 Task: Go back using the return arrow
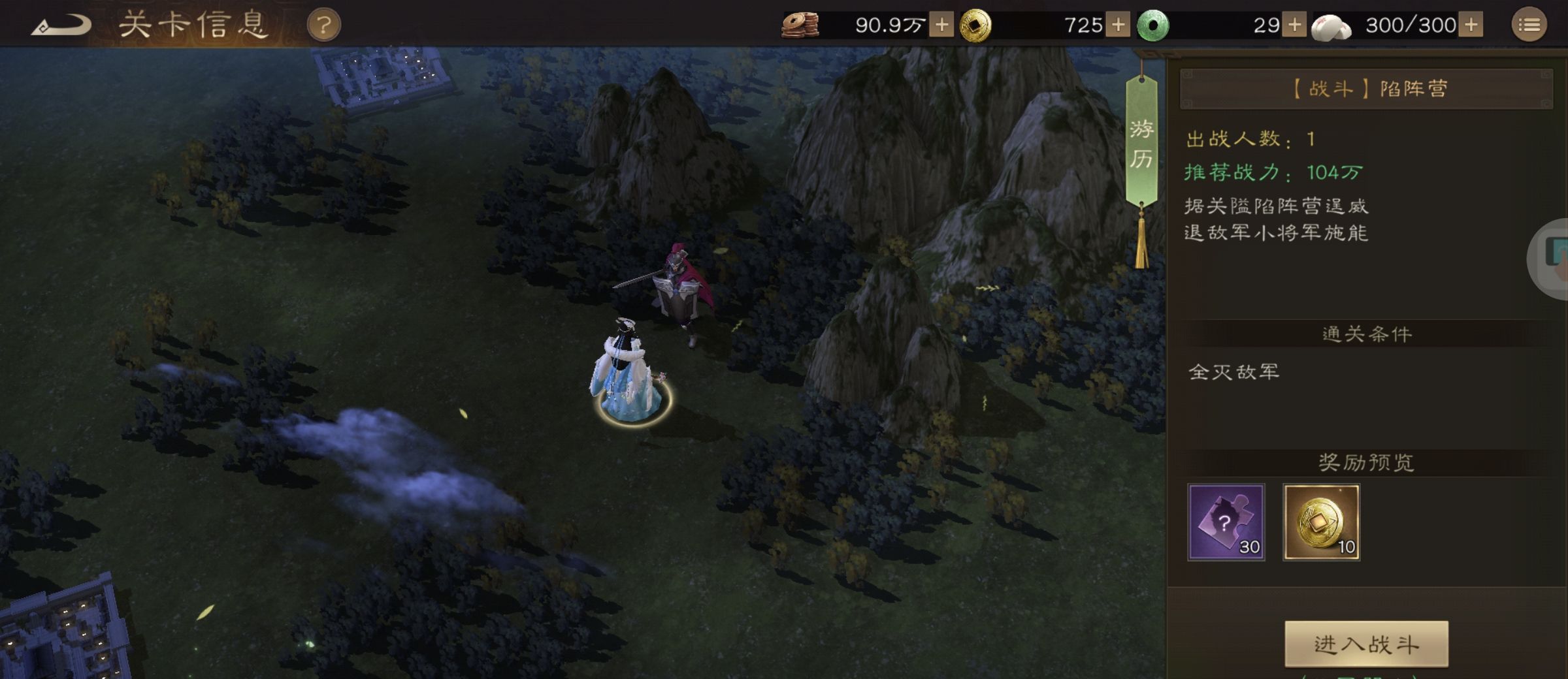(61, 25)
